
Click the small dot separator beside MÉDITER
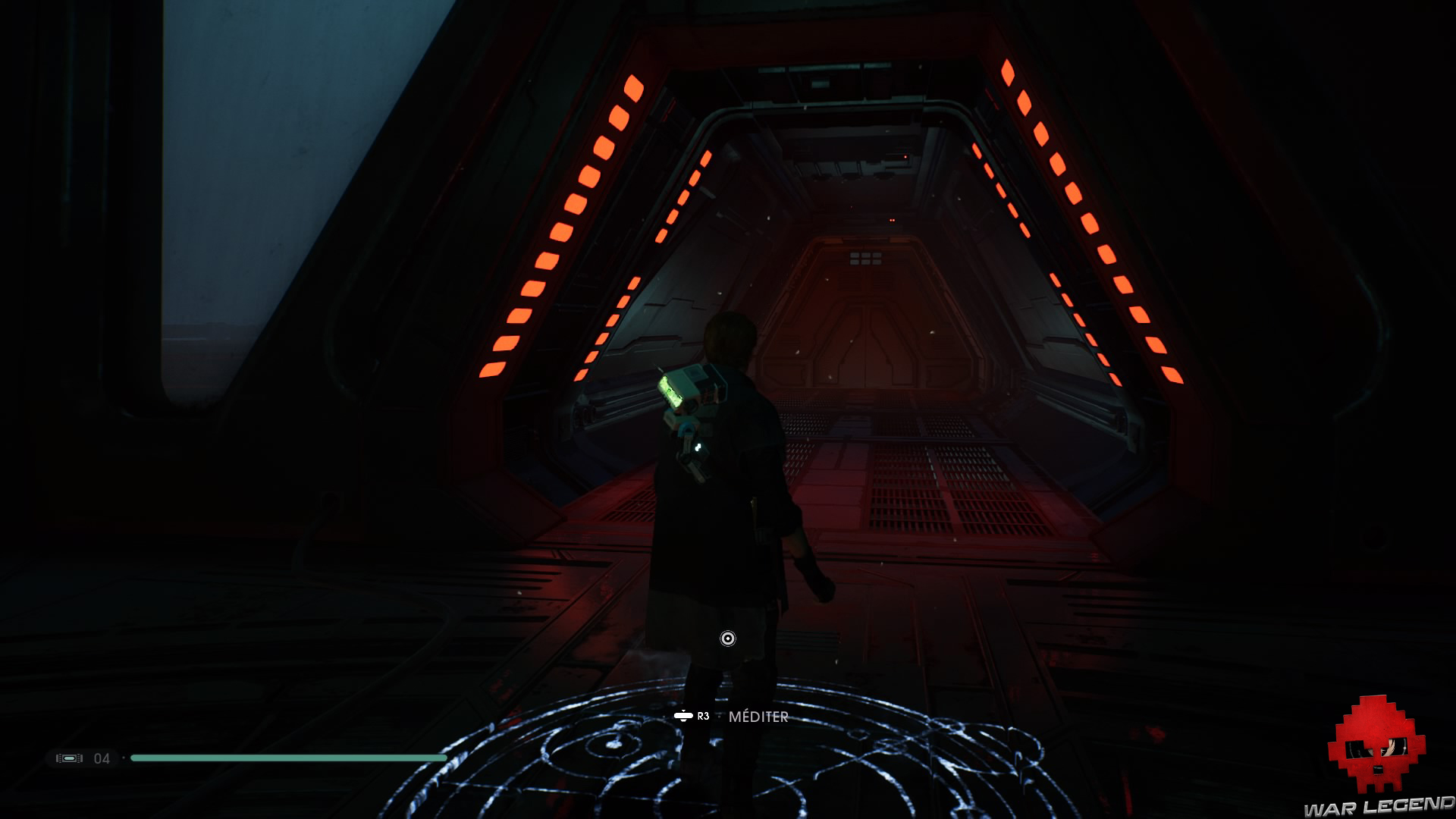click(718, 717)
